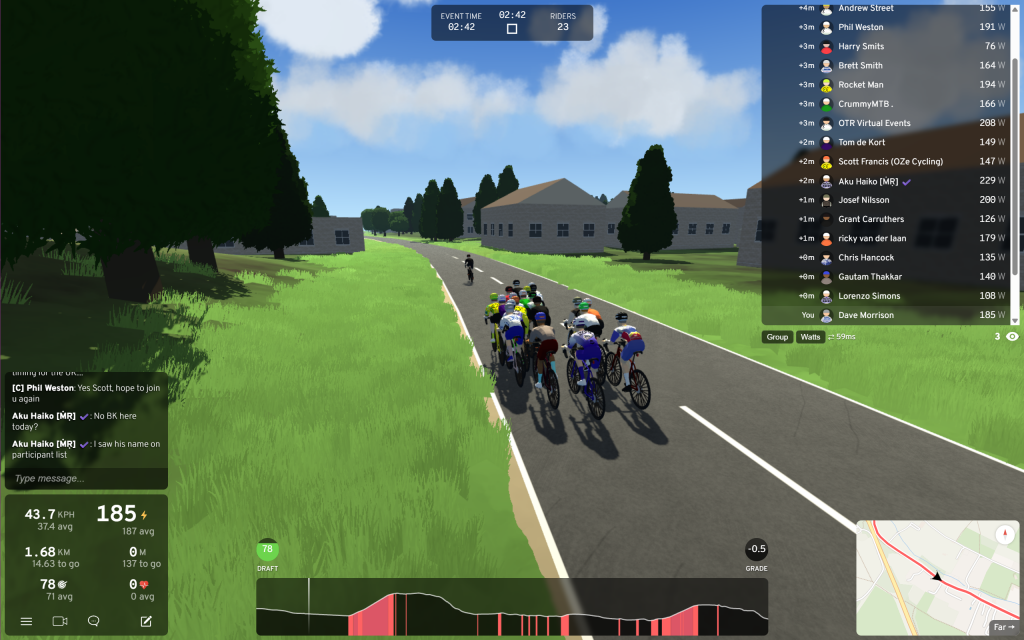Select the Group button under rider list
This screenshot has height=640, width=1024.
click(777, 337)
